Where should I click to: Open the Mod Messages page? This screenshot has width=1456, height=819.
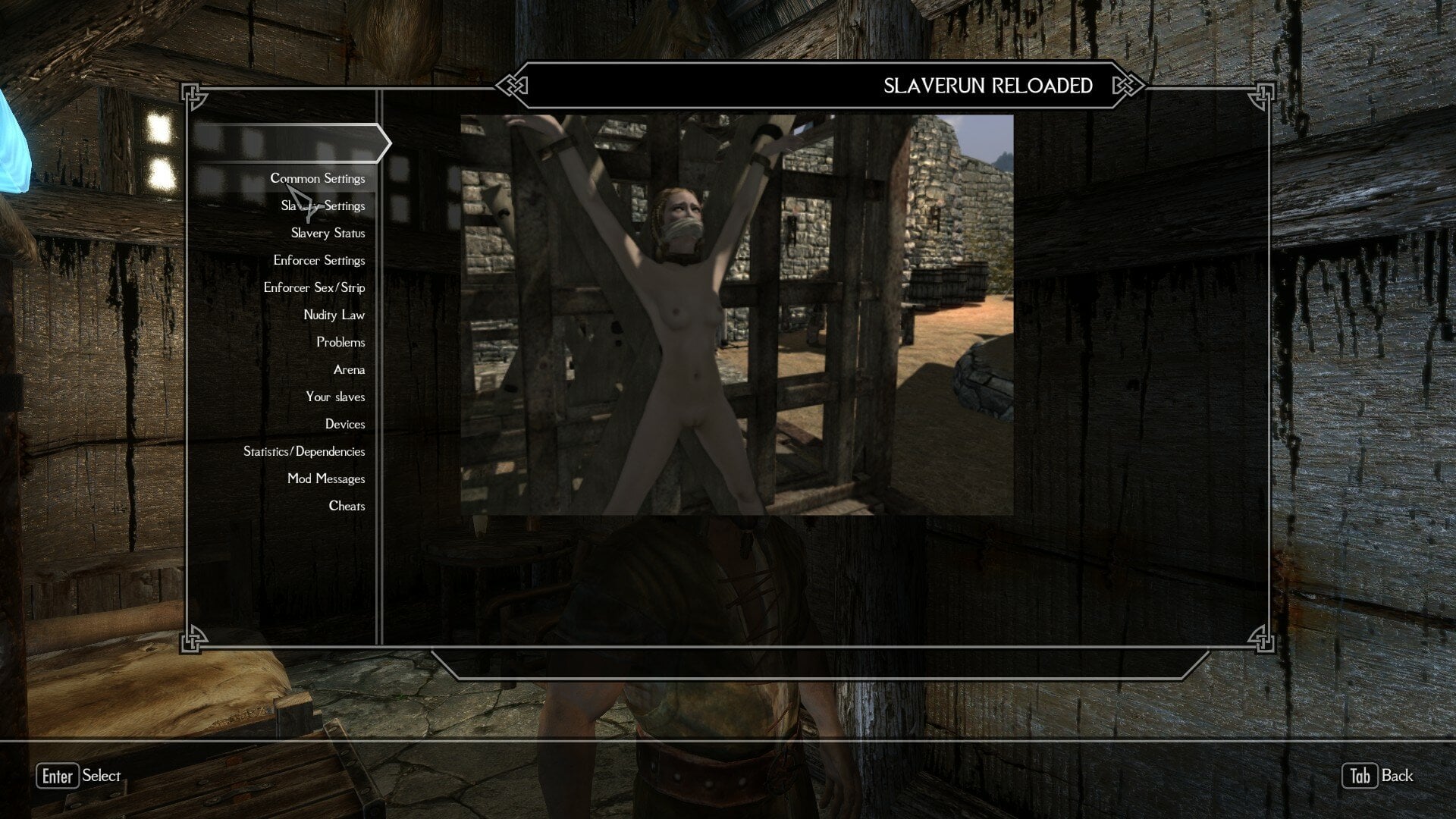(x=326, y=479)
